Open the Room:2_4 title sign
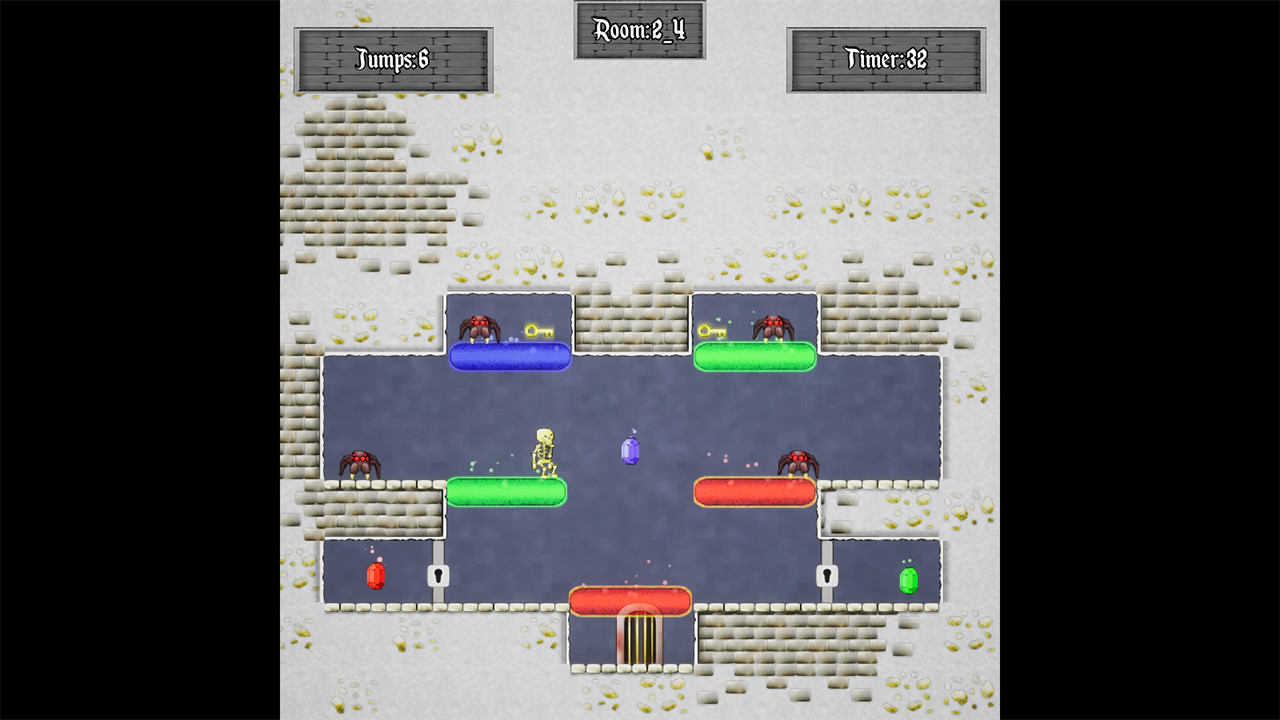 coord(639,30)
